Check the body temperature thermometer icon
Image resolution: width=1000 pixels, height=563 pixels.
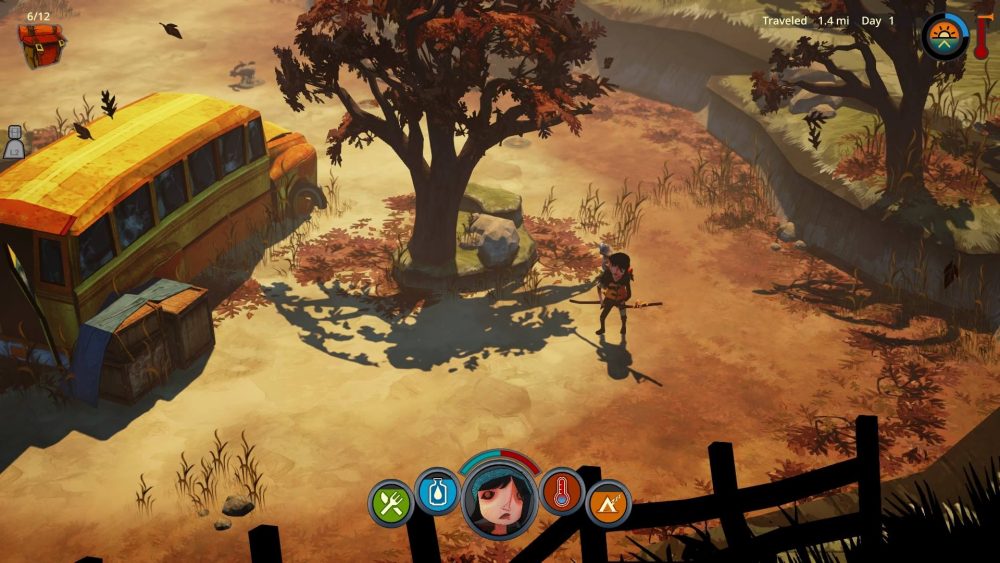pyautogui.click(x=562, y=492)
